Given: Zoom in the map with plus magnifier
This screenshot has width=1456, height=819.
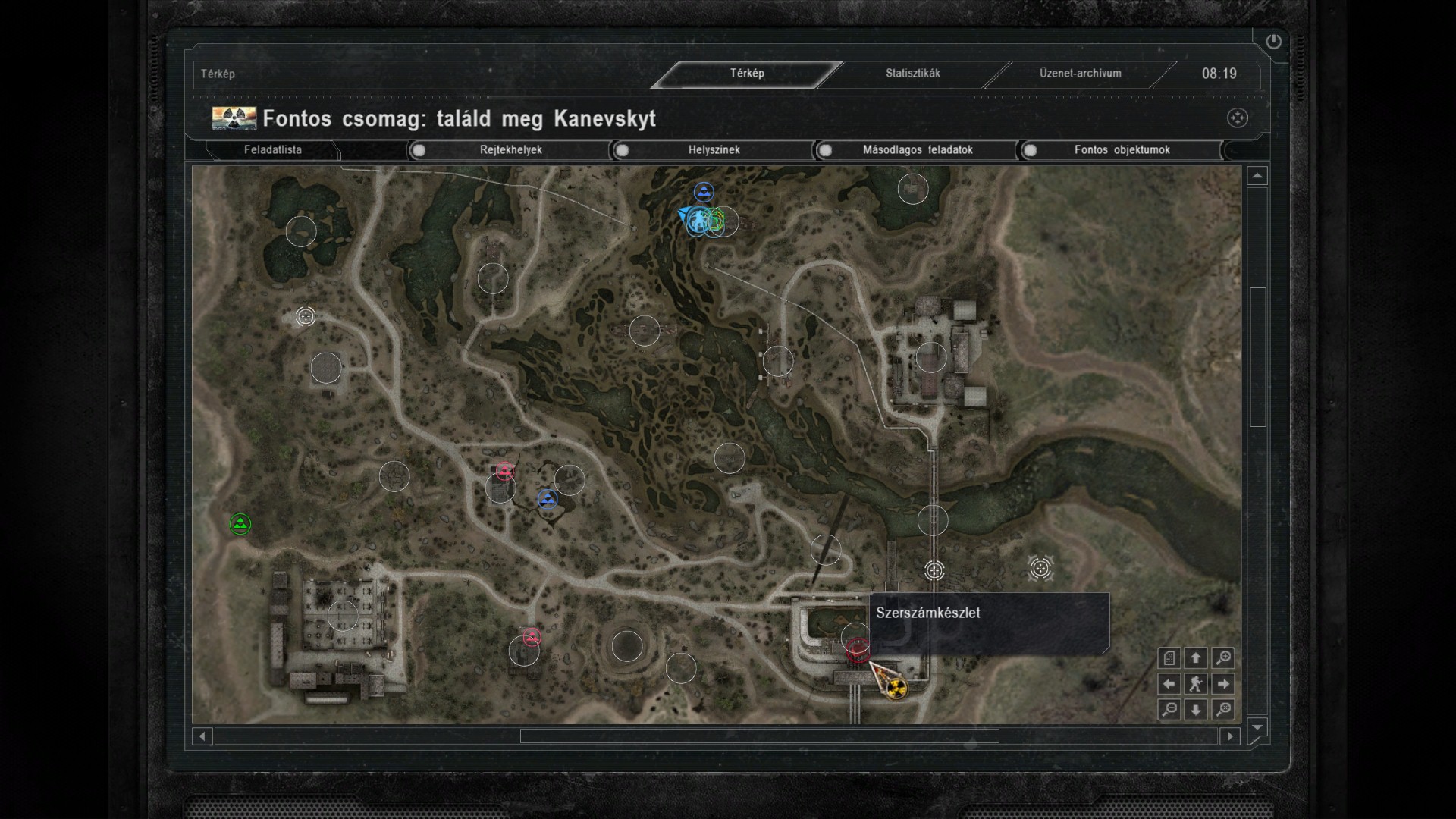Looking at the screenshot, I should pos(1222,658).
